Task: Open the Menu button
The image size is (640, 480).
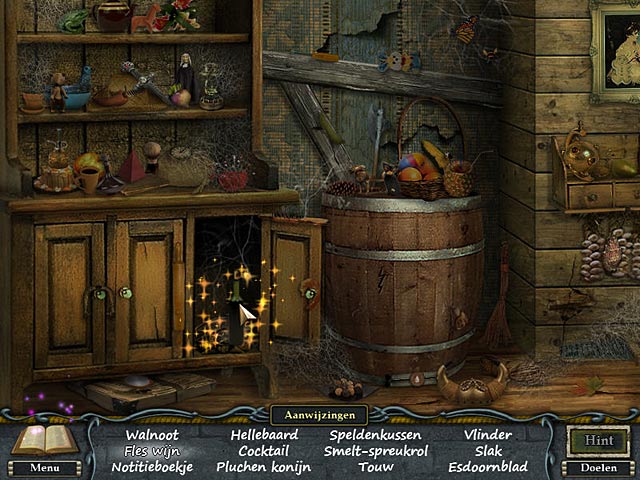Action: pyautogui.click(x=44, y=467)
